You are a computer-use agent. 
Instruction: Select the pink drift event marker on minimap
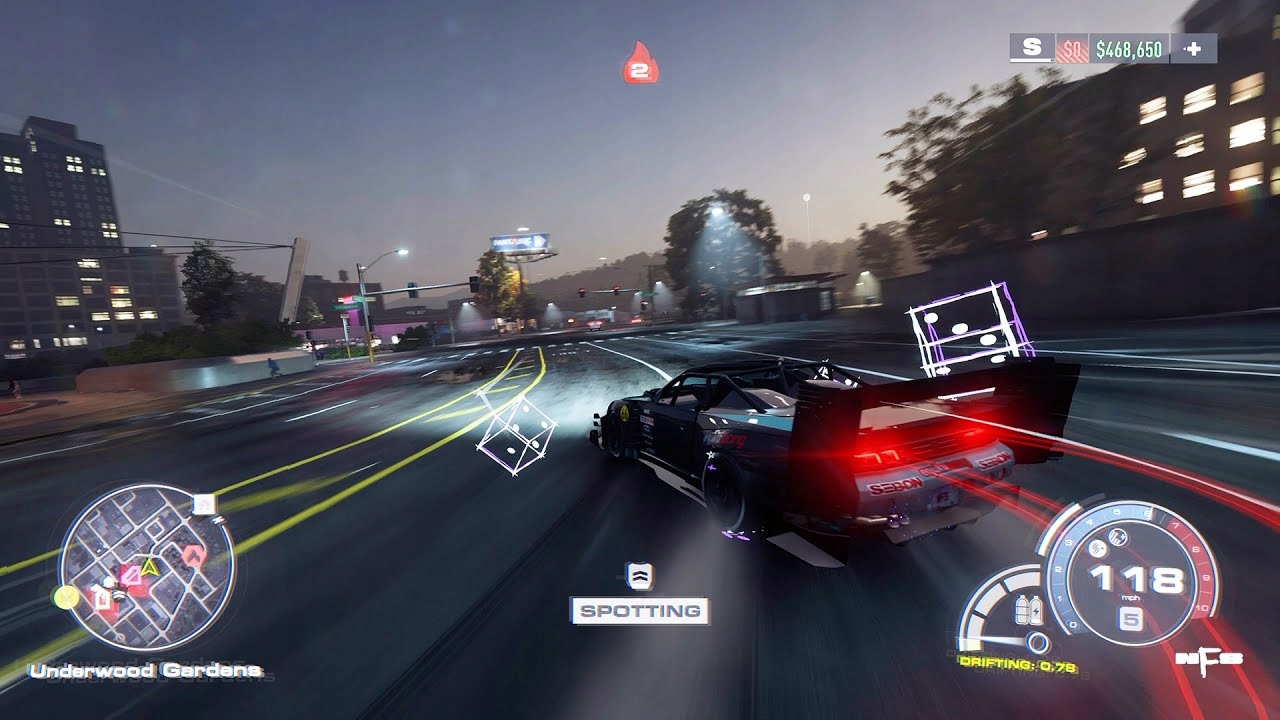point(133,574)
